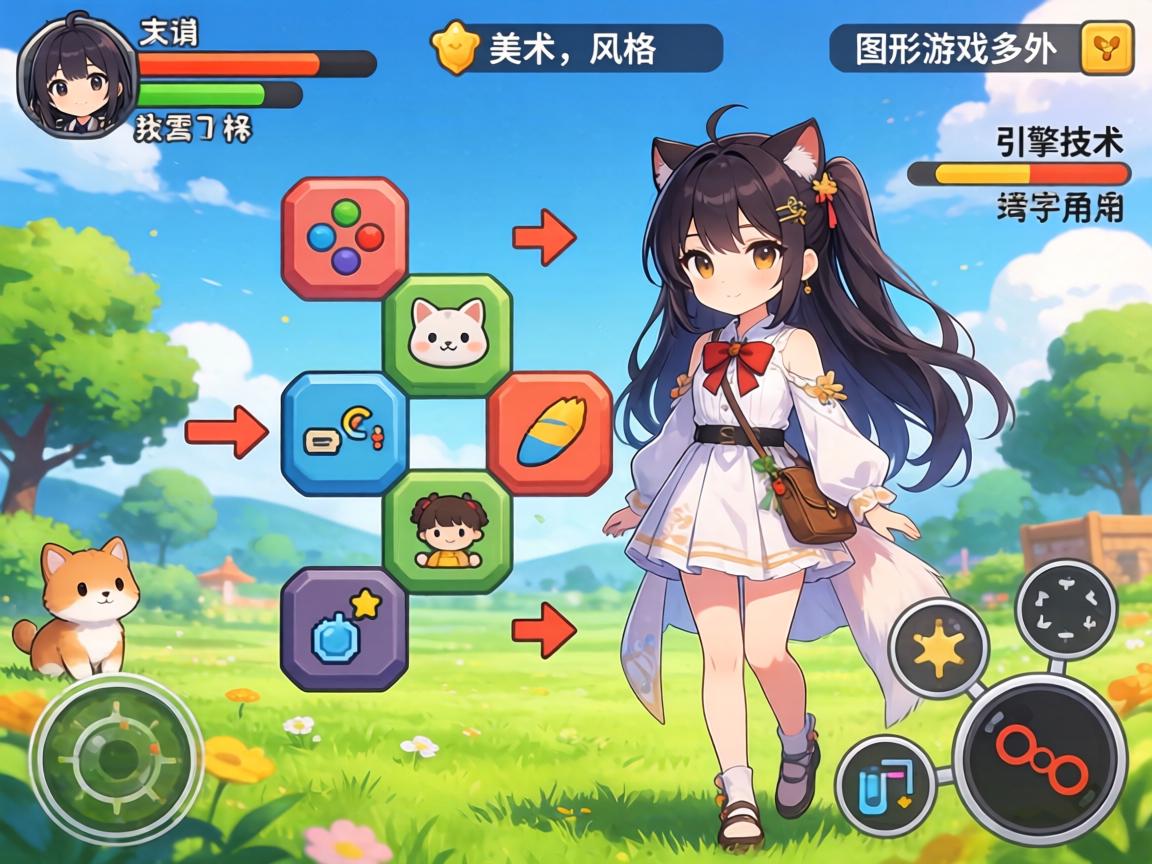Select the blue tile with moon symbols

coord(345,433)
